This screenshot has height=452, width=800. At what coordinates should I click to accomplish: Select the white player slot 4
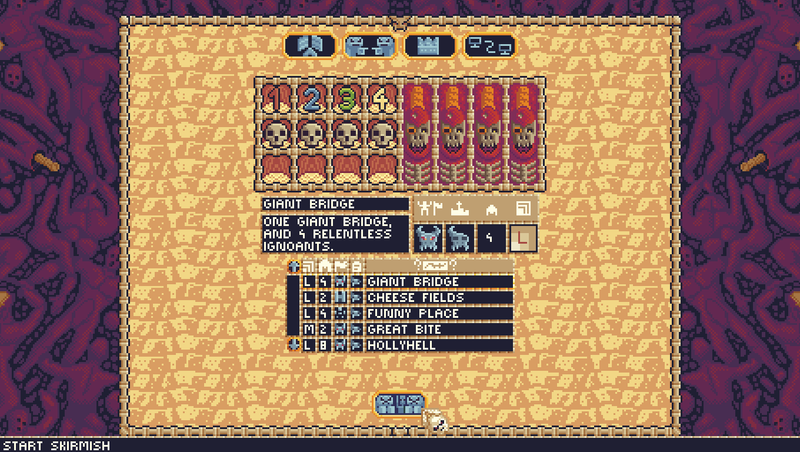pyautogui.click(x=381, y=100)
